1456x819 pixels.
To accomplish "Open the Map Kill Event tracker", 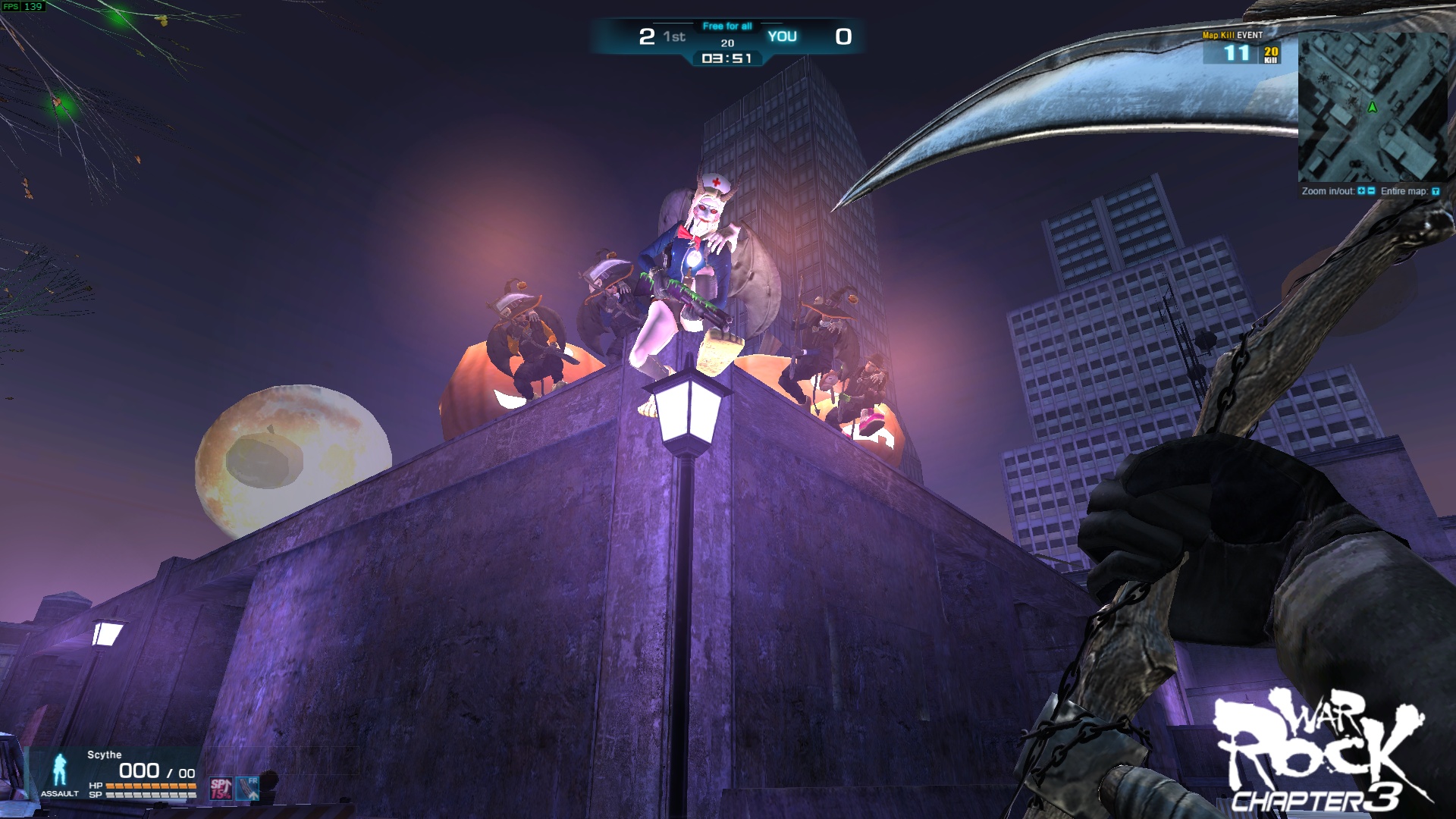I will click(x=1241, y=49).
